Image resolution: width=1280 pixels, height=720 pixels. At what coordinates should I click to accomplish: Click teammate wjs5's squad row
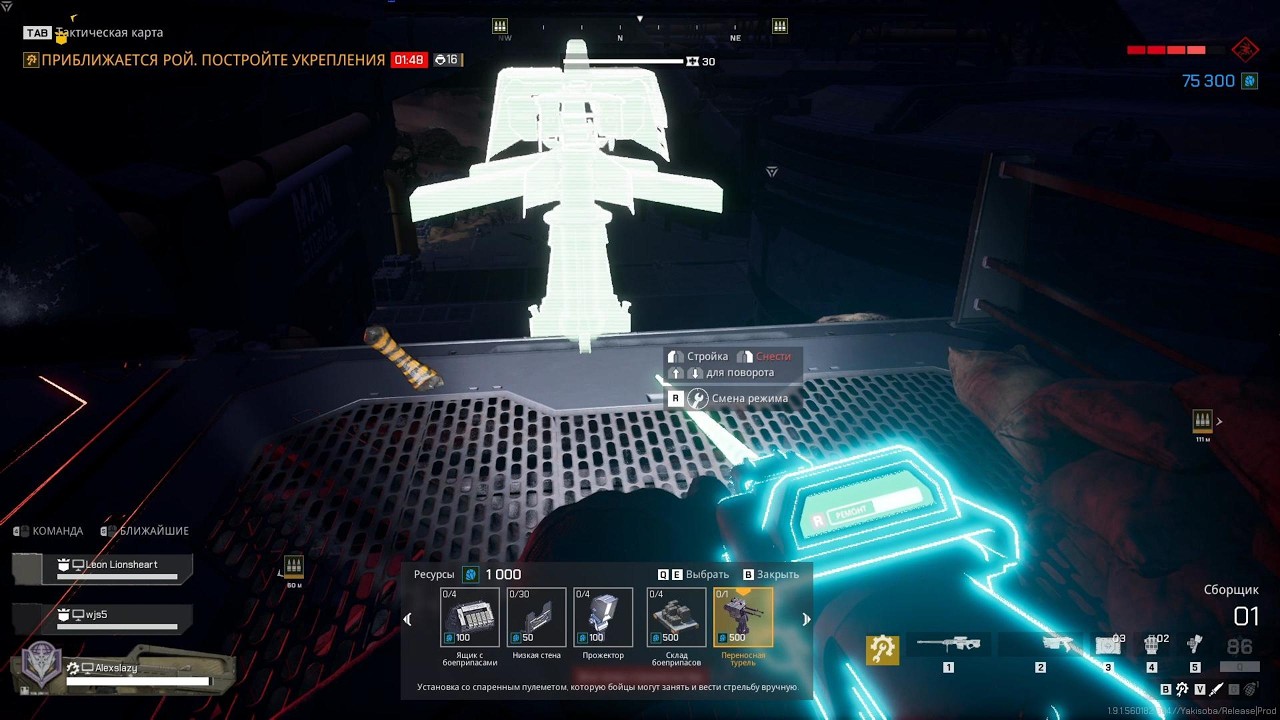tap(116, 617)
